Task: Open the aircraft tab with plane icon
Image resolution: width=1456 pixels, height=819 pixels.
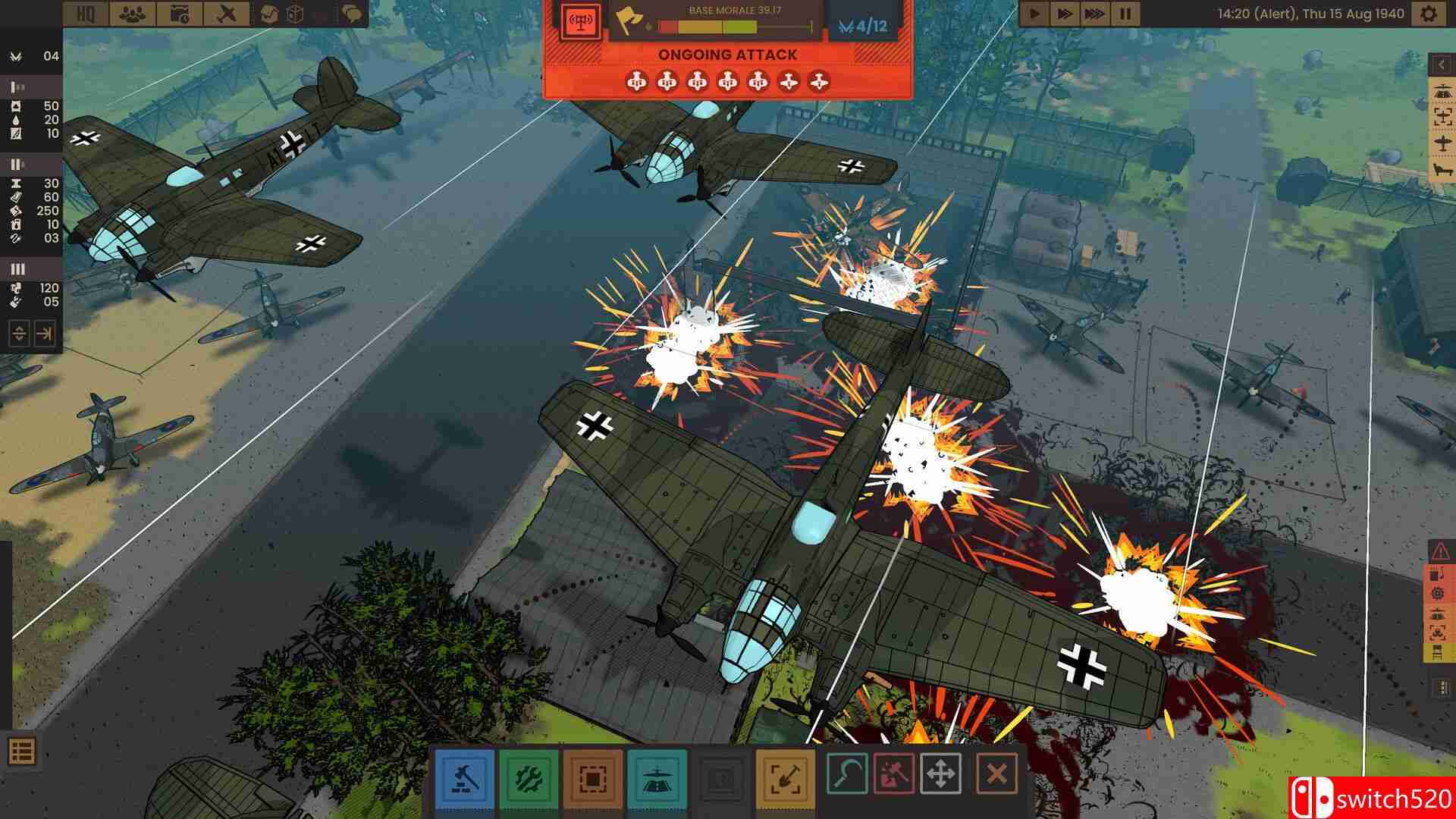Action: pyautogui.click(x=227, y=14)
